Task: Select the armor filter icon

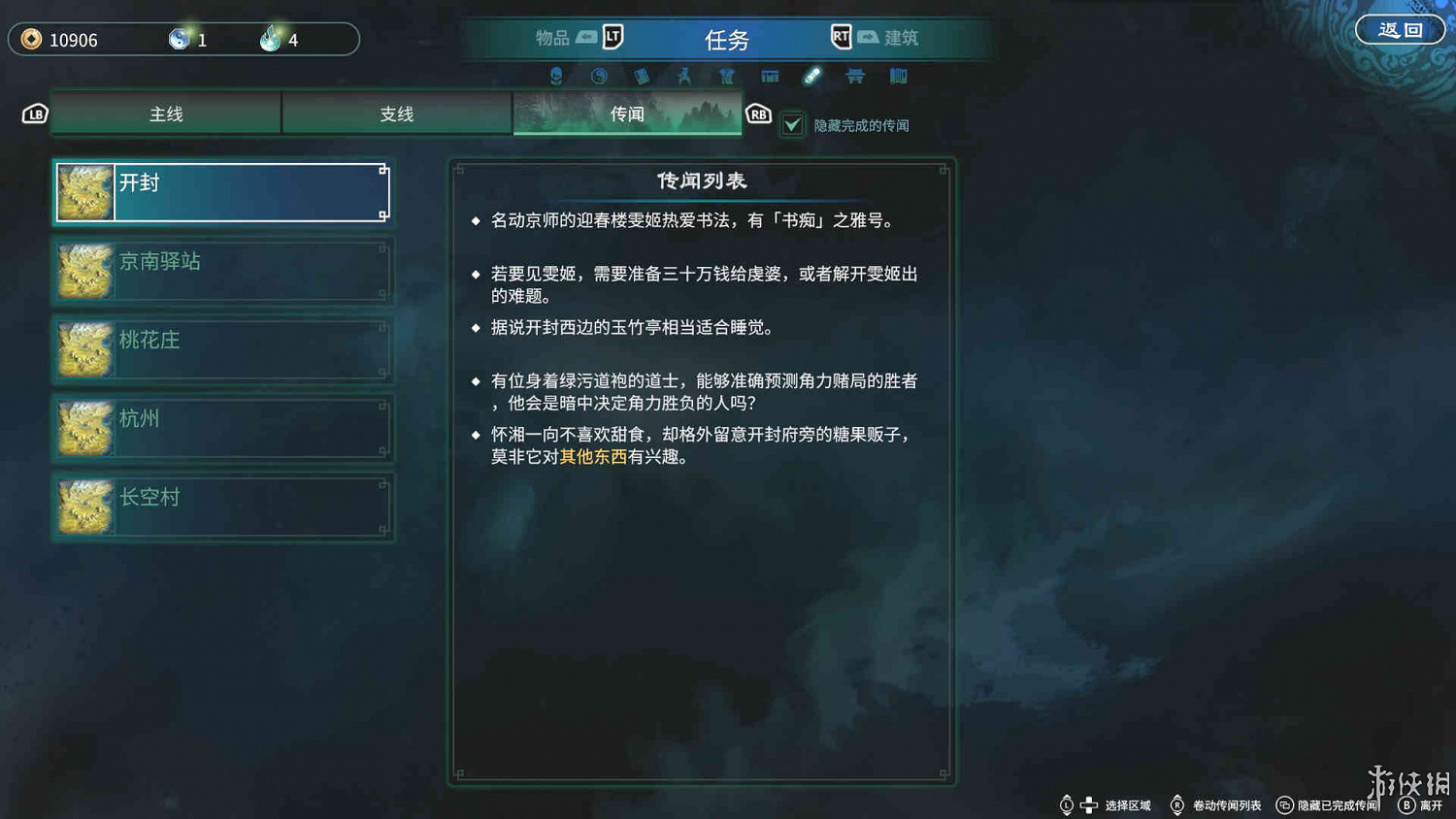Action: click(x=726, y=76)
